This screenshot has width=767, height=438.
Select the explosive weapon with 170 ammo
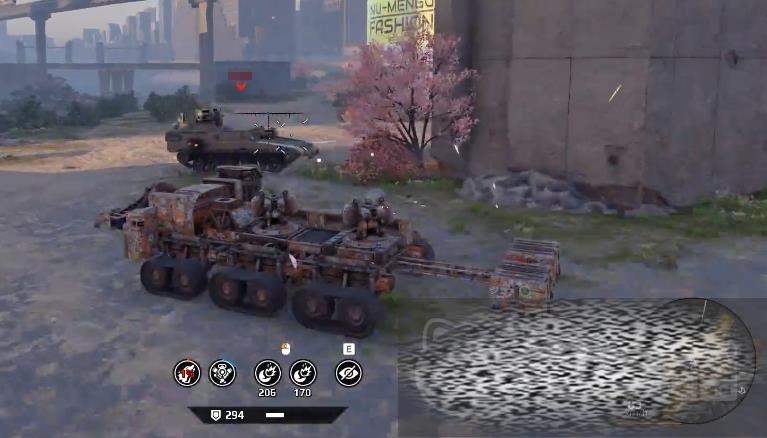[303, 373]
